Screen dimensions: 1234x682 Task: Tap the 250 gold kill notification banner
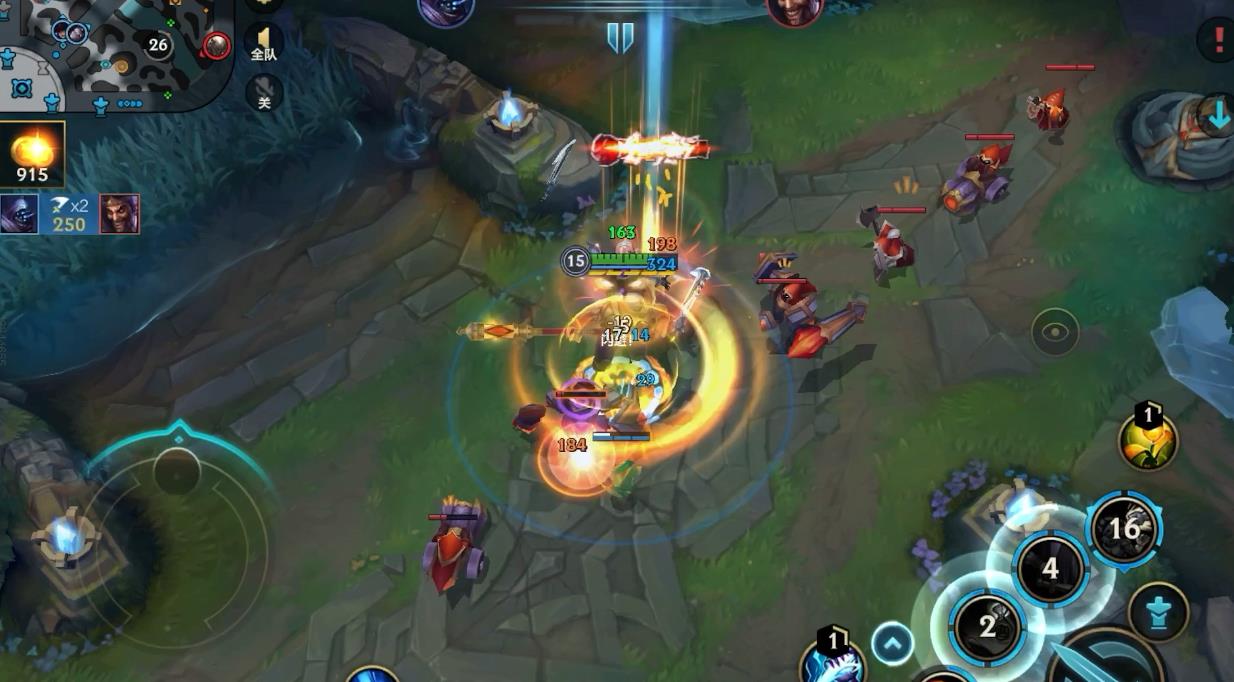pyautogui.click(x=70, y=214)
